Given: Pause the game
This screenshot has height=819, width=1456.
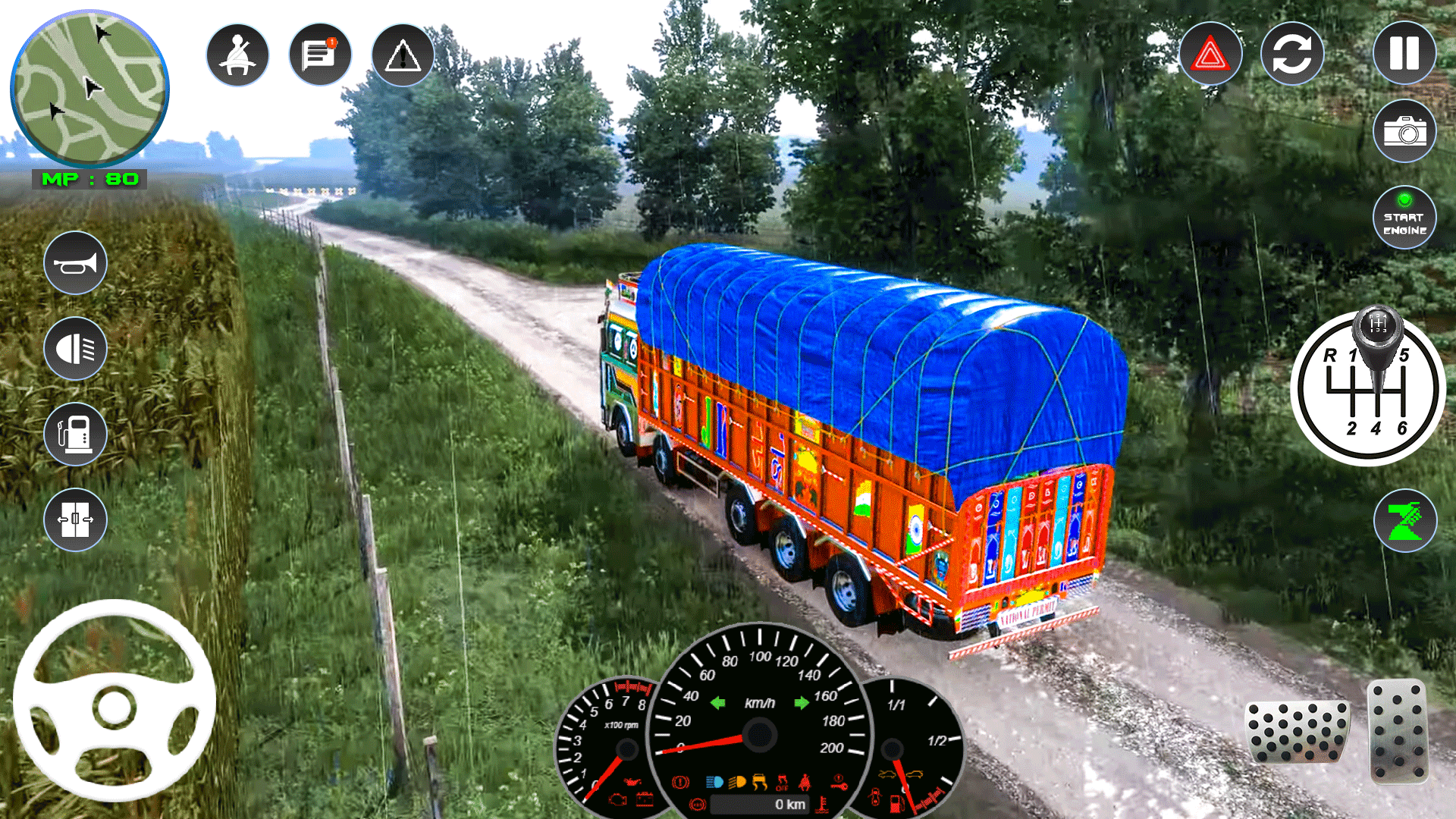Looking at the screenshot, I should (1404, 54).
